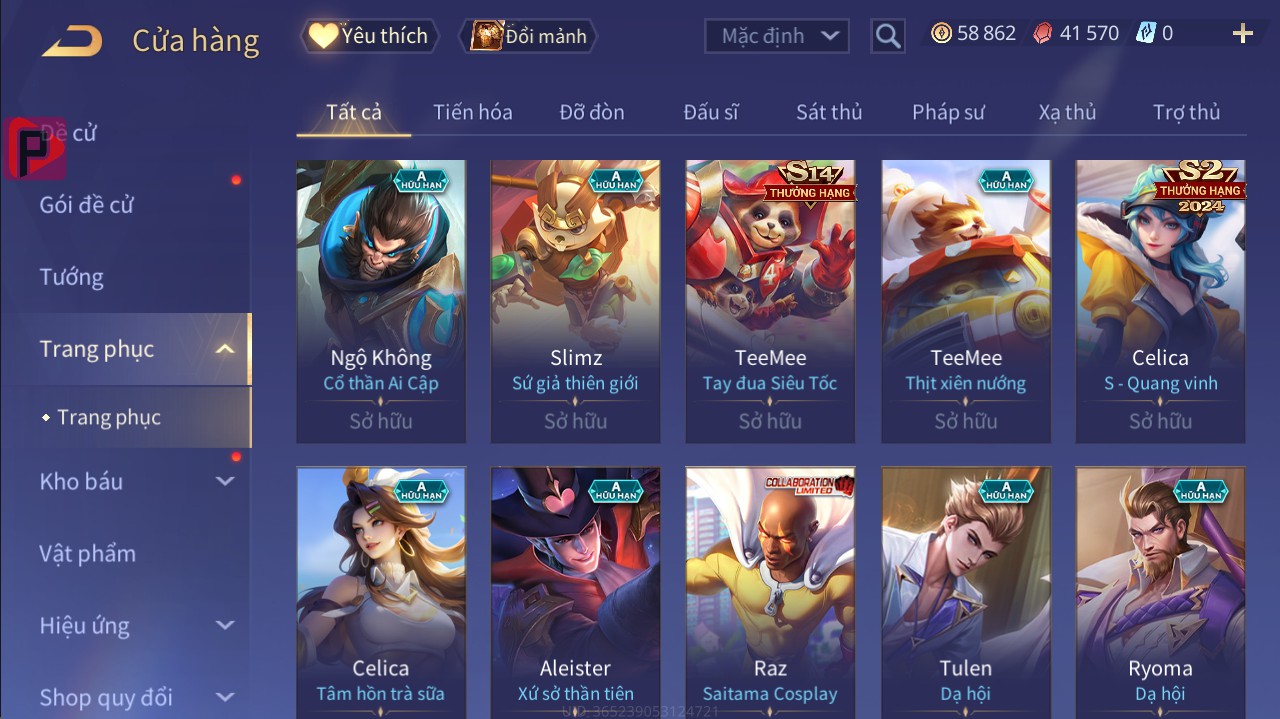Image resolution: width=1280 pixels, height=719 pixels.
Task: Choose the Raz Saitama Cosplay skin card
Action: (x=770, y=592)
